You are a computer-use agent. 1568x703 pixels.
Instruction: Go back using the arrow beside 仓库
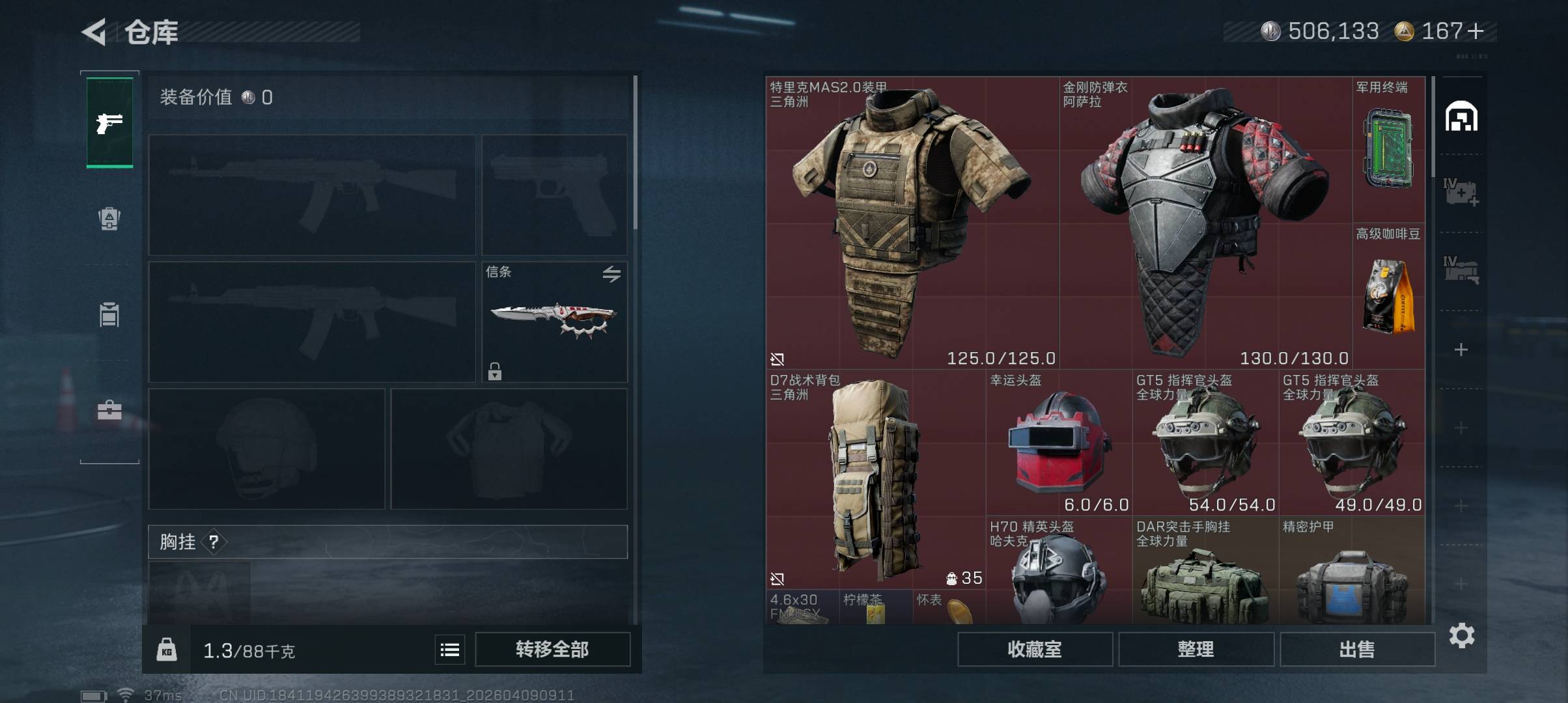[94, 32]
